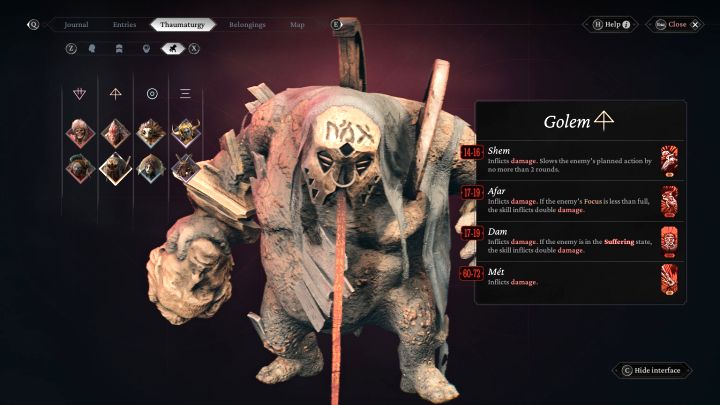Close the journal screen
The image size is (720, 405).
tap(676, 24)
